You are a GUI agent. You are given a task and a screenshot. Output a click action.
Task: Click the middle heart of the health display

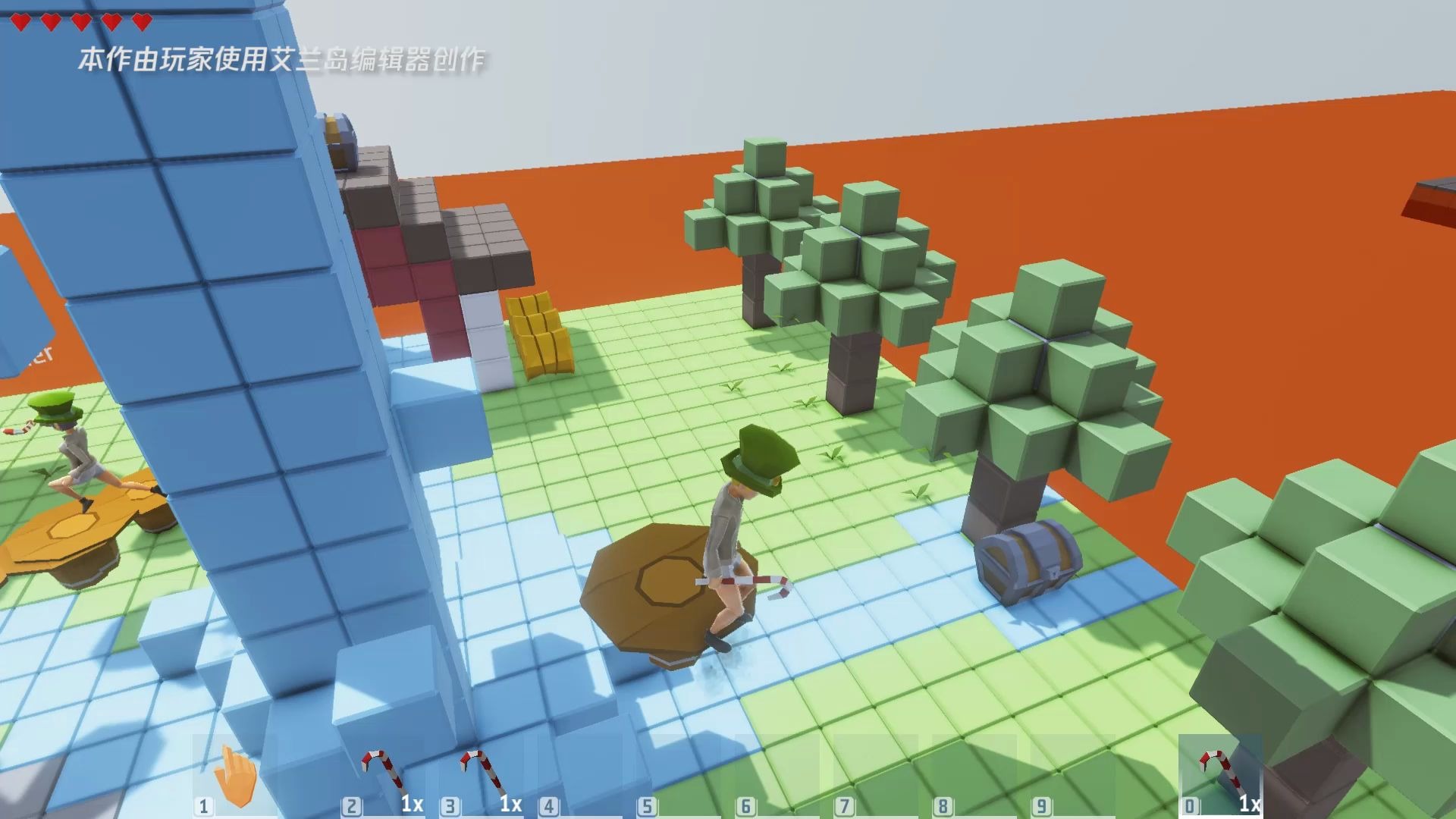[82, 23]
